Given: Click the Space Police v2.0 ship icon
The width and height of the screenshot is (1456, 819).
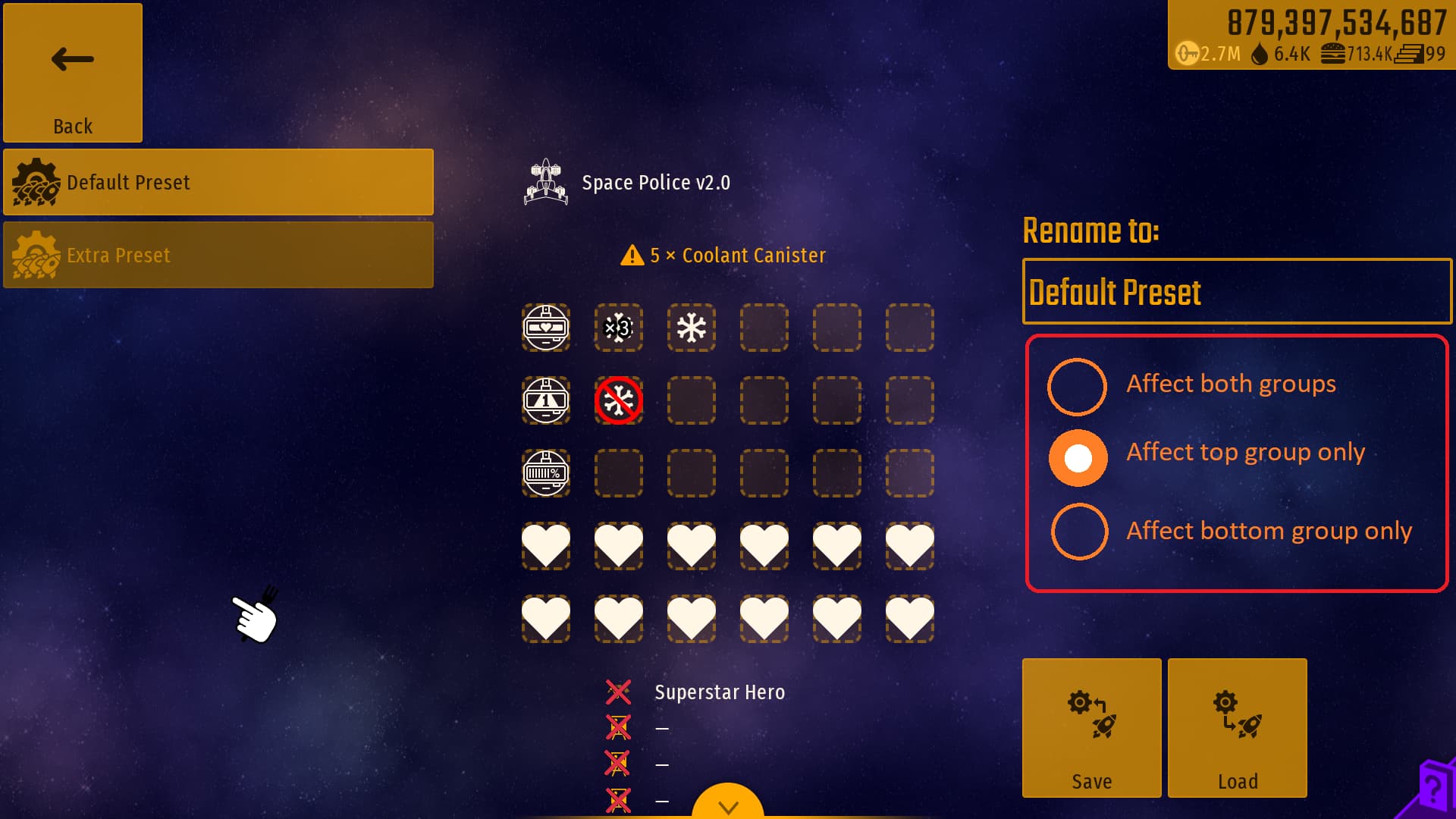Looking at the screenshot, I should point(546,182).
